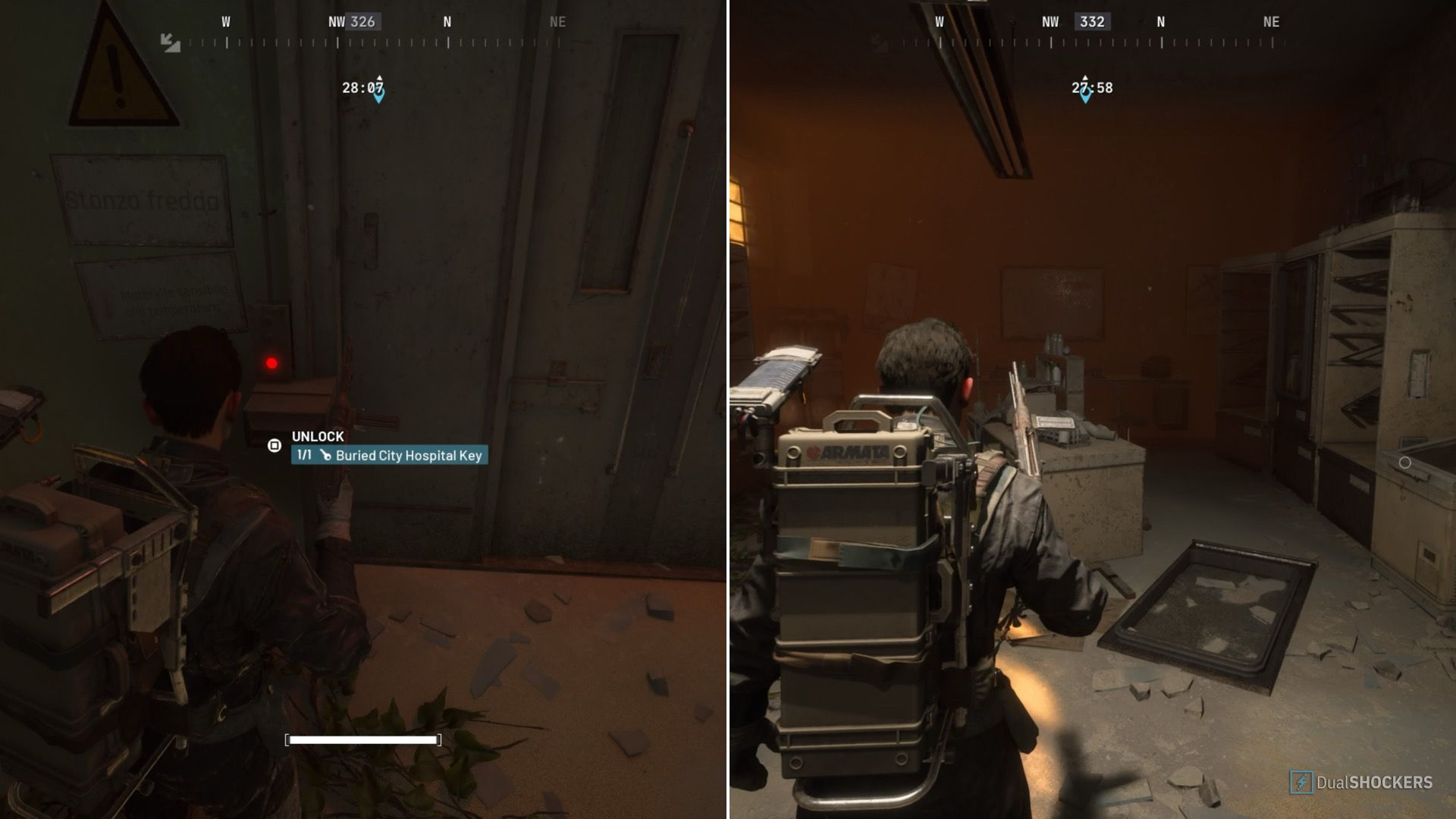This screenshot has width=1456, height=819.
Task: Click the blue waypoint marker under 28:07
Action: pos(378,96)
